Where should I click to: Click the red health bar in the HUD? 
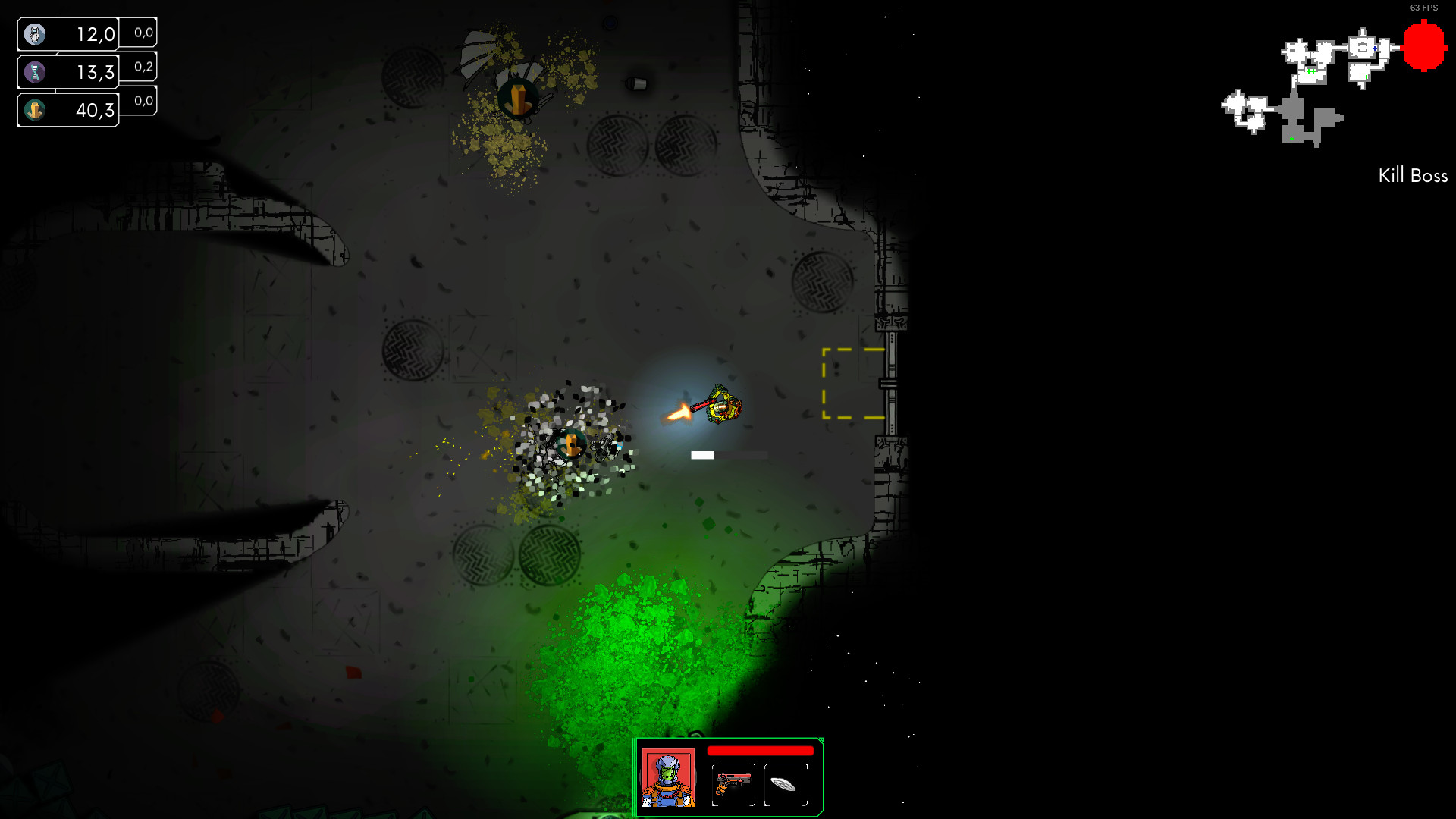[x=760, y=752]
